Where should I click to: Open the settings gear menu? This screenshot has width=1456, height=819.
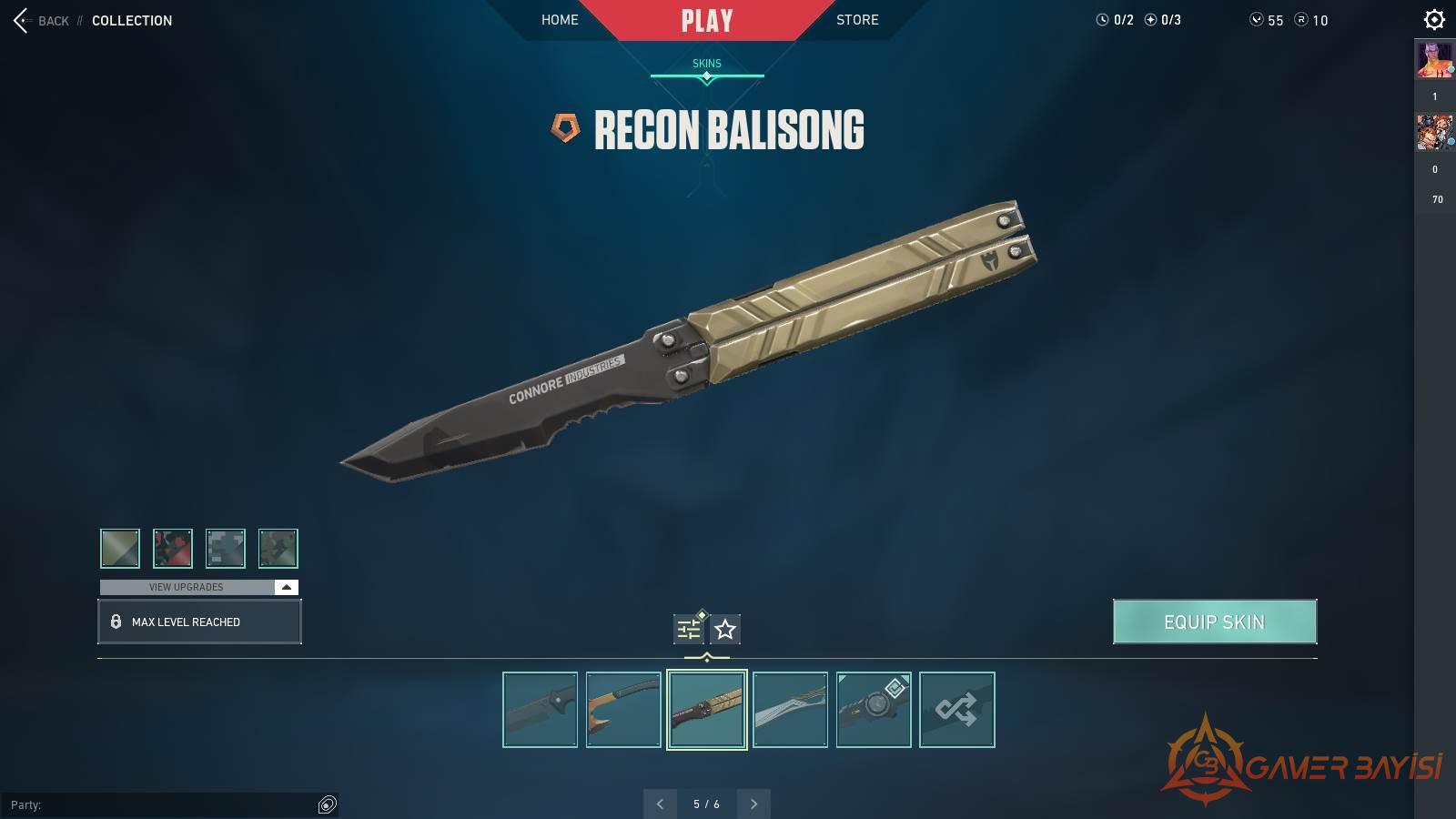(1434, 19)
